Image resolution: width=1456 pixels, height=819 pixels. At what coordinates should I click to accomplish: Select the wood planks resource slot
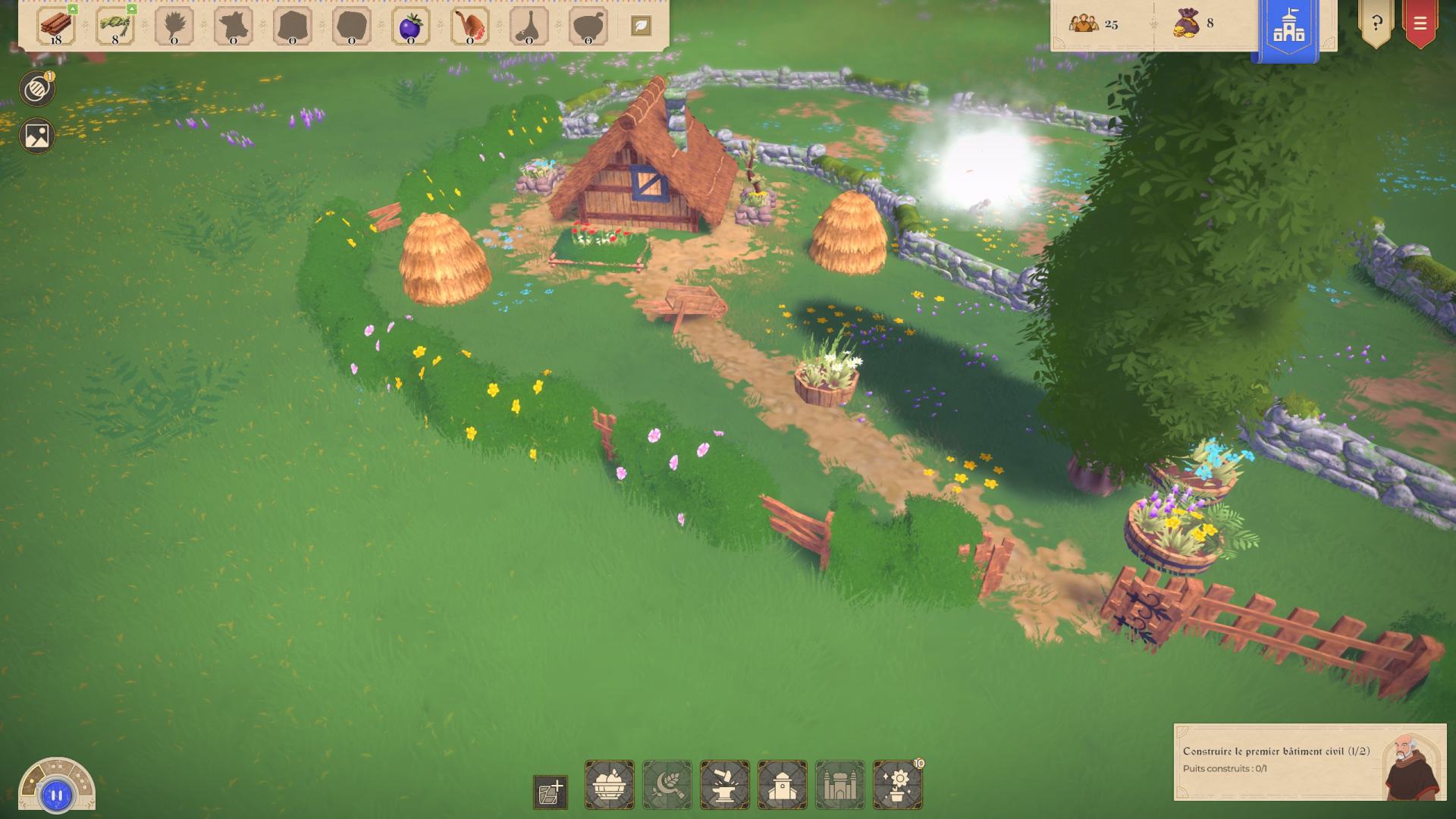[57, 27]
